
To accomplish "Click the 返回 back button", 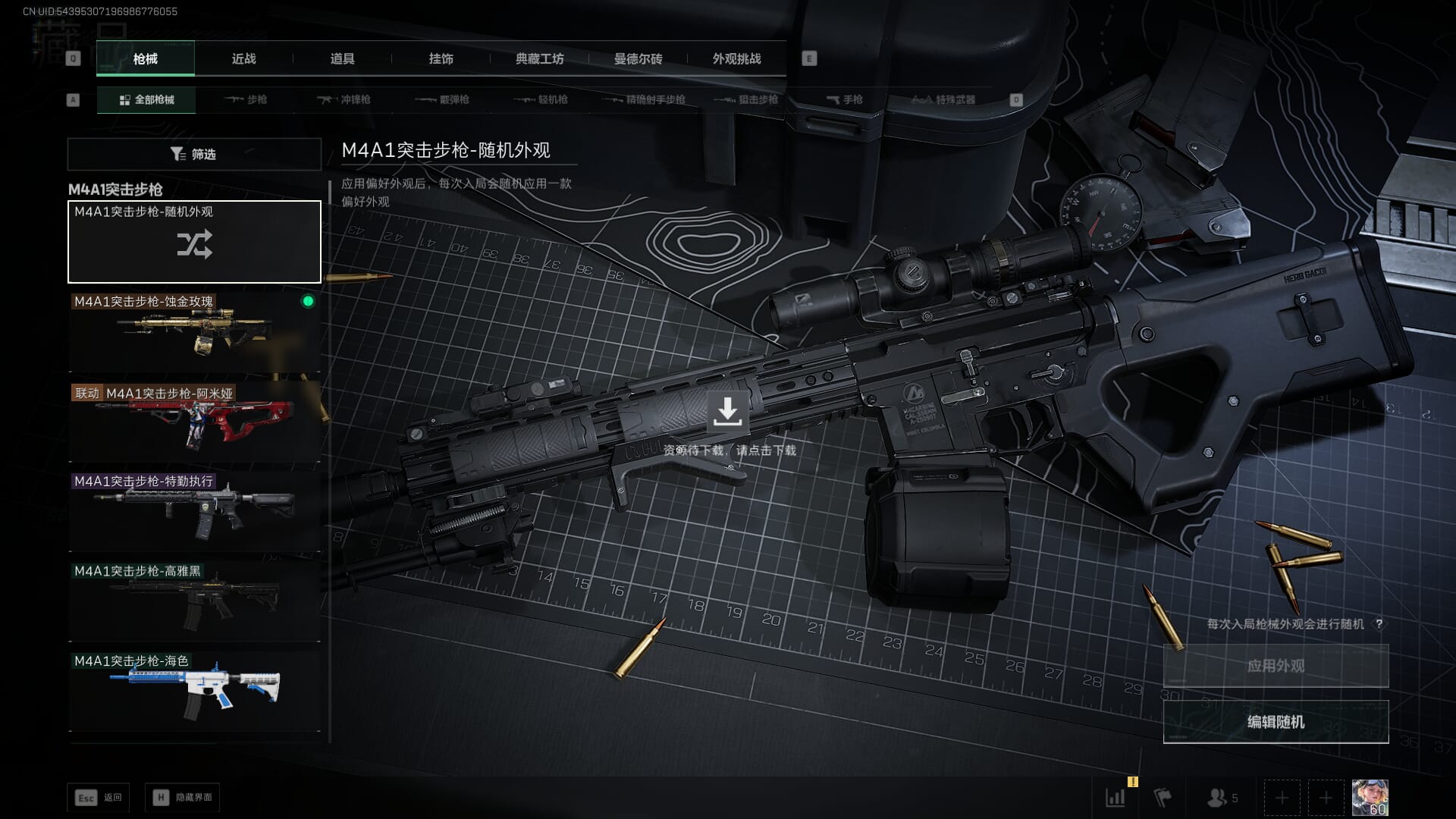I will pyautogui.click(x=99, y=797).
